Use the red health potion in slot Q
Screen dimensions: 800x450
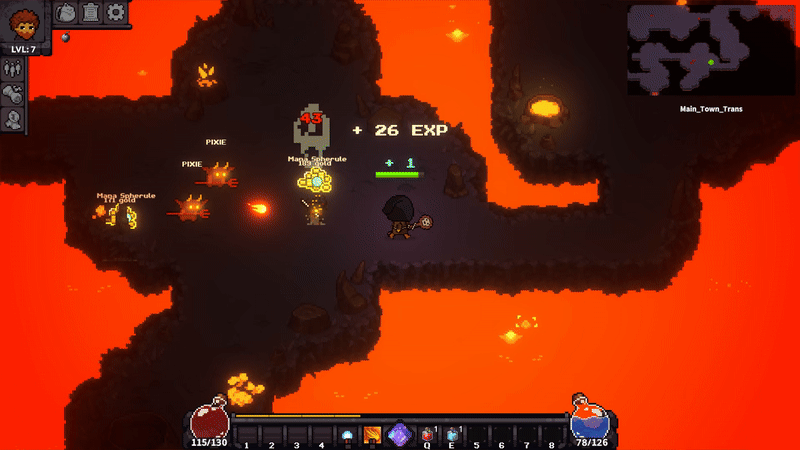[427, 435]
